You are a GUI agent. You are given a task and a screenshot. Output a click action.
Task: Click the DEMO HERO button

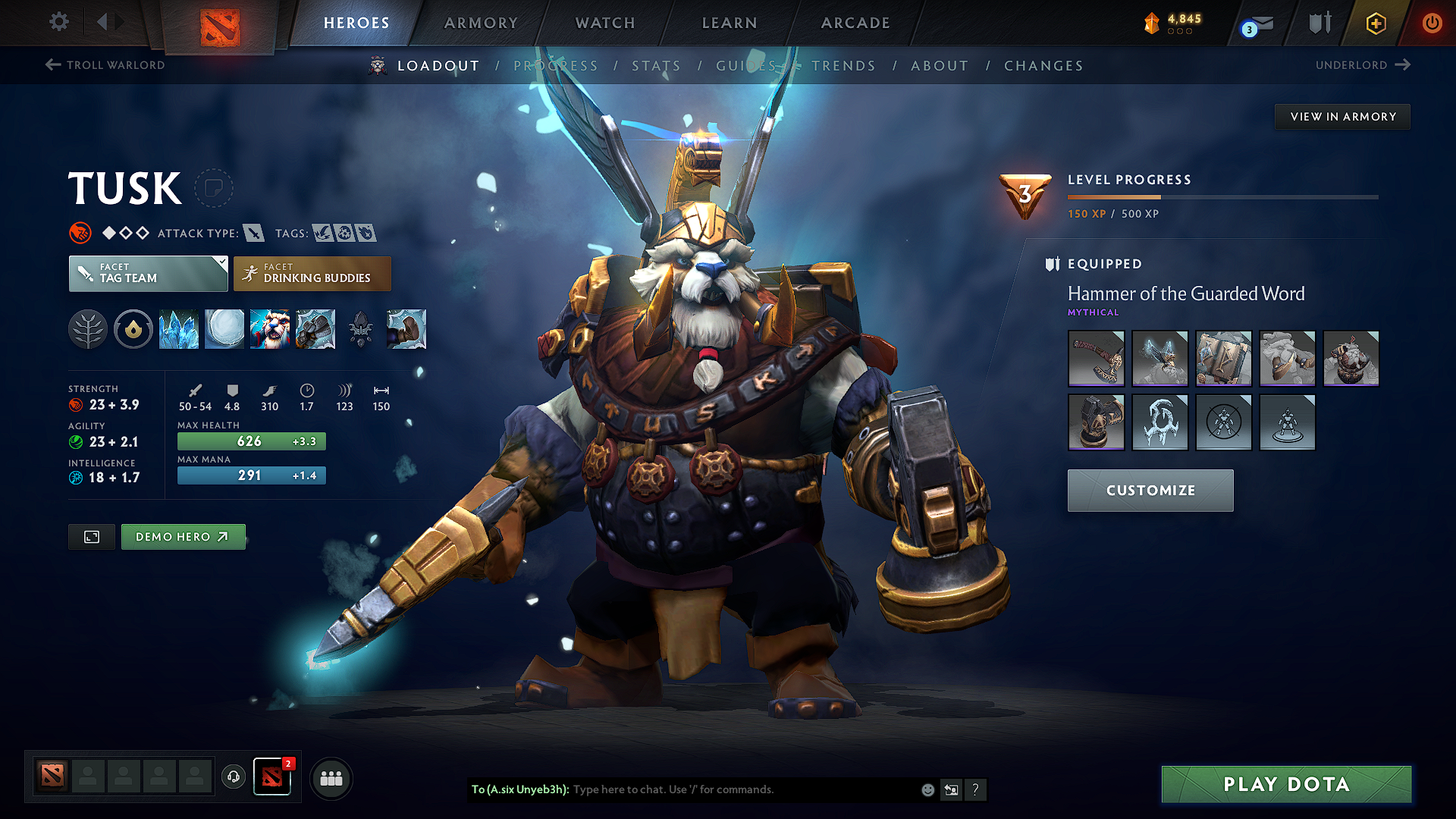tap(183, 536)
